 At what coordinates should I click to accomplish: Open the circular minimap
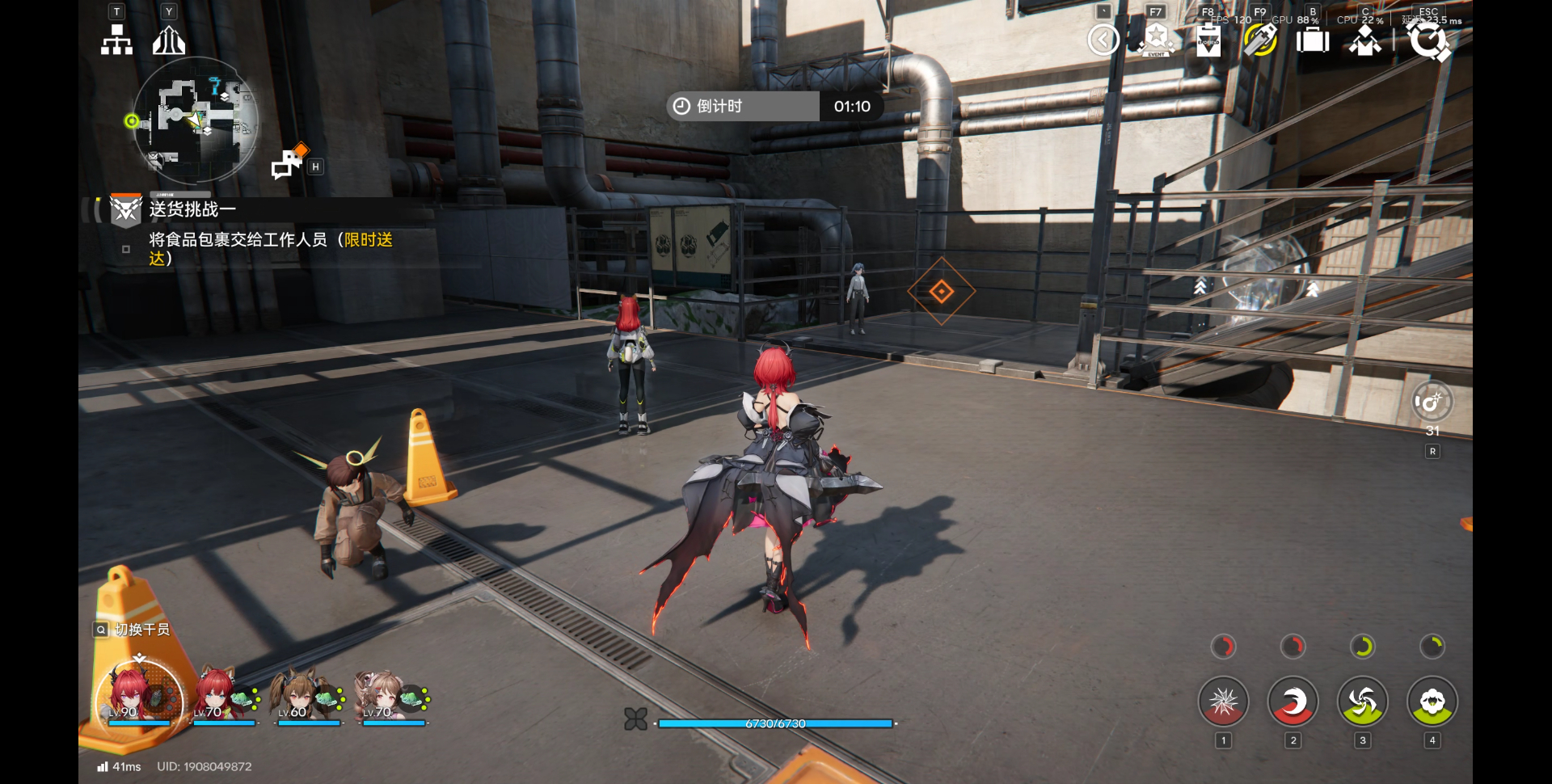coord(196,121)
